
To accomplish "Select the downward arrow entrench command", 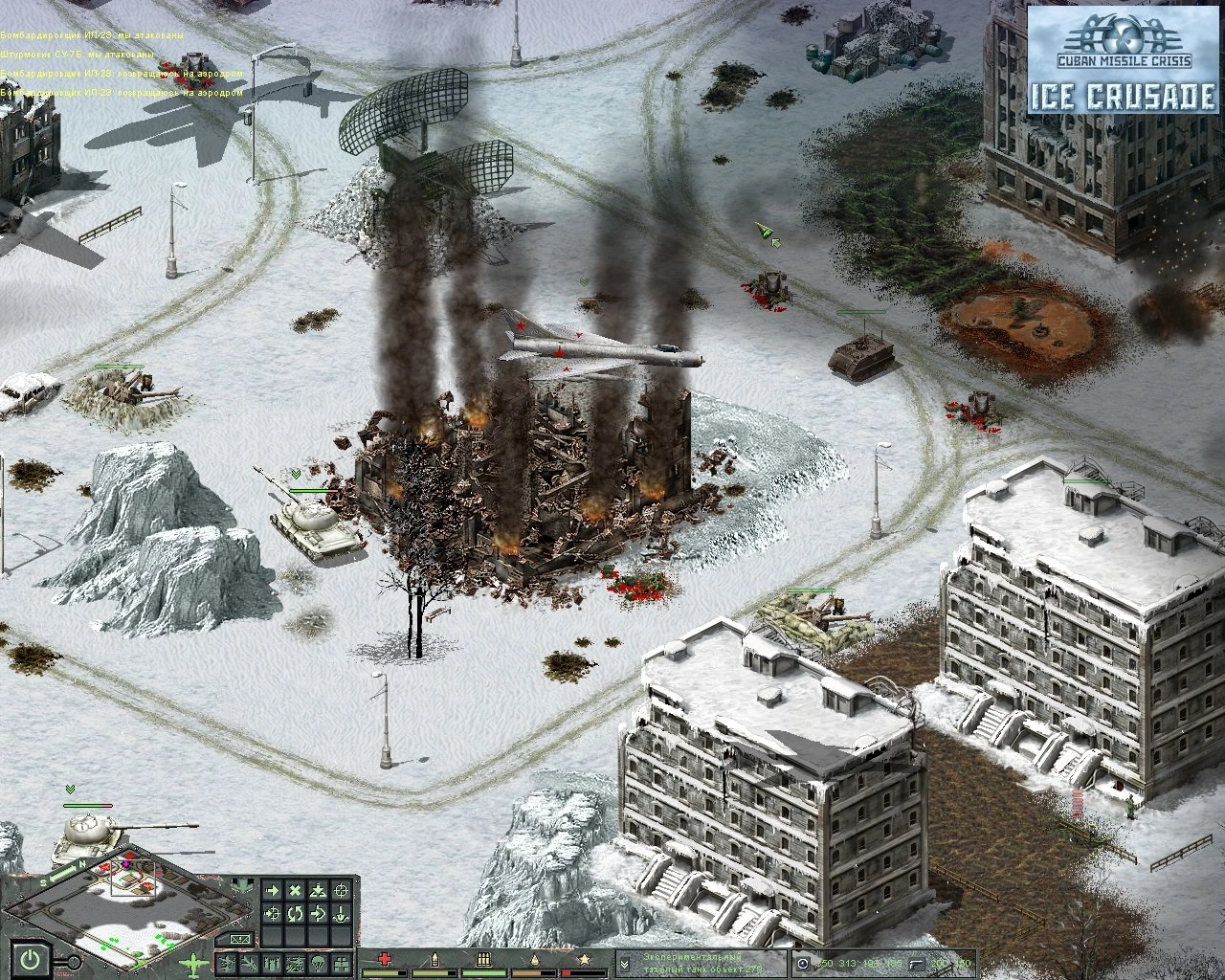I will tap(341, 914).
